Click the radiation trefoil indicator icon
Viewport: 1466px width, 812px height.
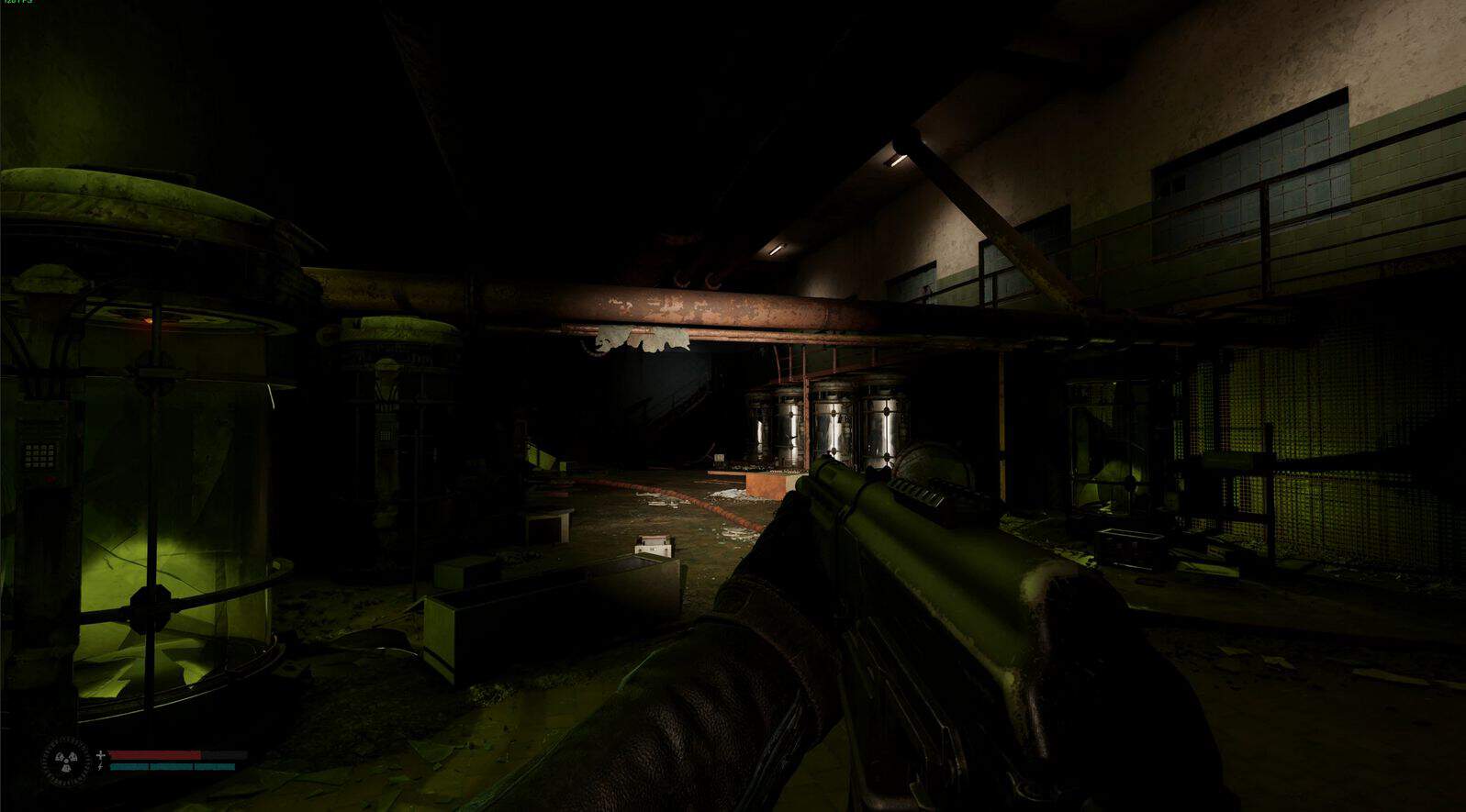(66, 761)
